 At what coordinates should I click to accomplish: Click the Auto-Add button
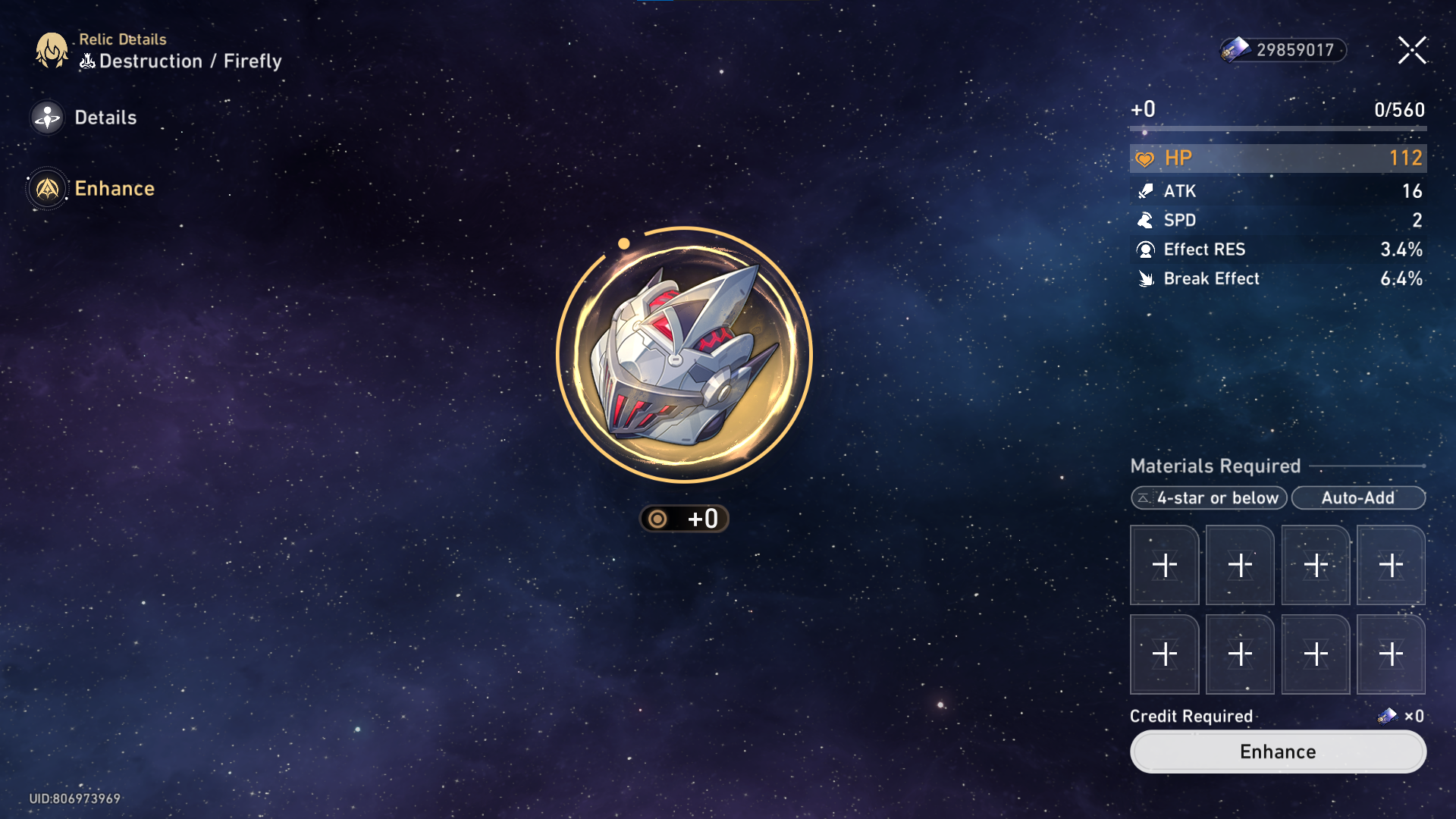click(x=1359, y=498)
